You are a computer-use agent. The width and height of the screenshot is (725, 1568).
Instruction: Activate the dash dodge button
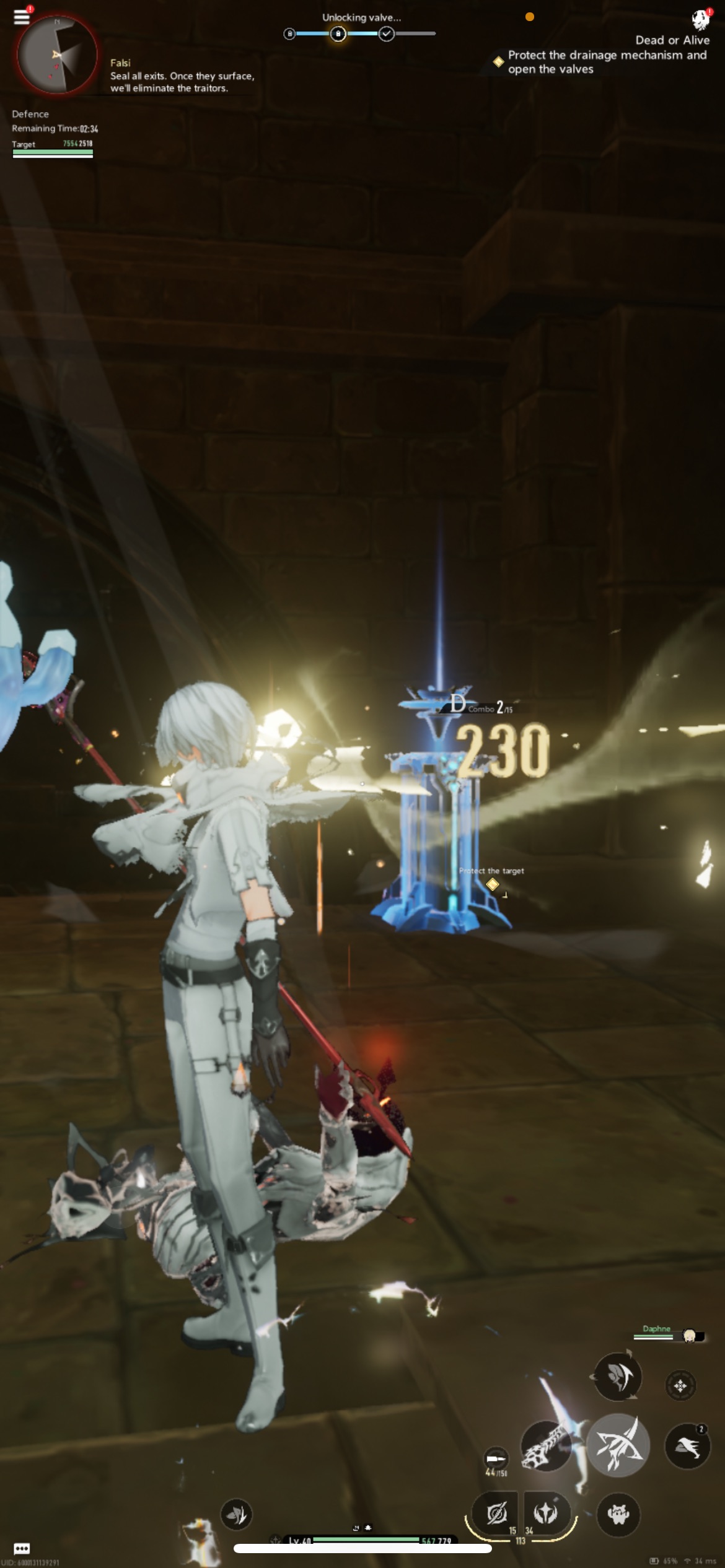coord(687,1446)
